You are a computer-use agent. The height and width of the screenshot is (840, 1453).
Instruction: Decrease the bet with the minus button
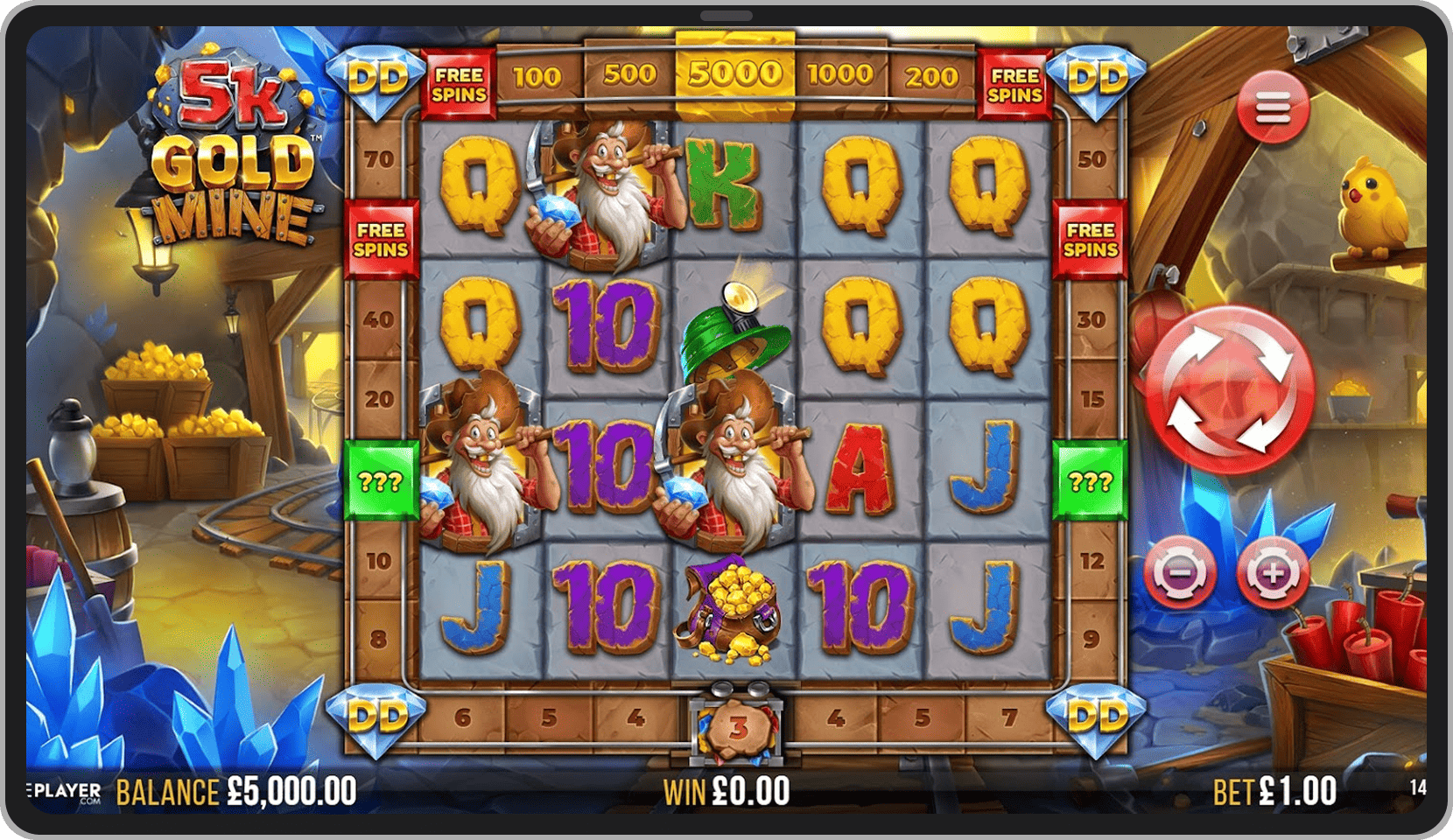(1182, 573)
